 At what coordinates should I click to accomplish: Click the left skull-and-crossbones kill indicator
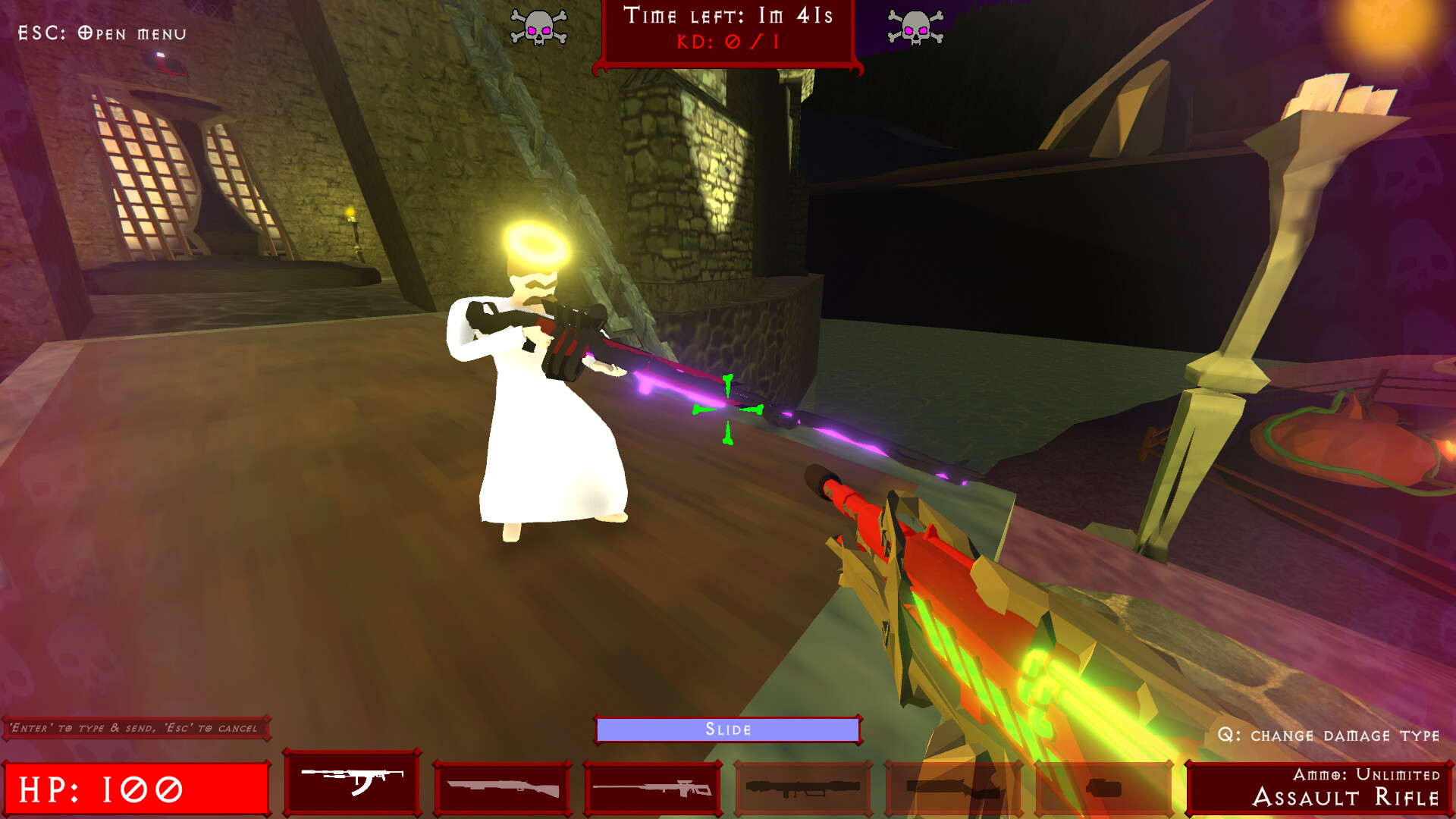click(541, 29)
